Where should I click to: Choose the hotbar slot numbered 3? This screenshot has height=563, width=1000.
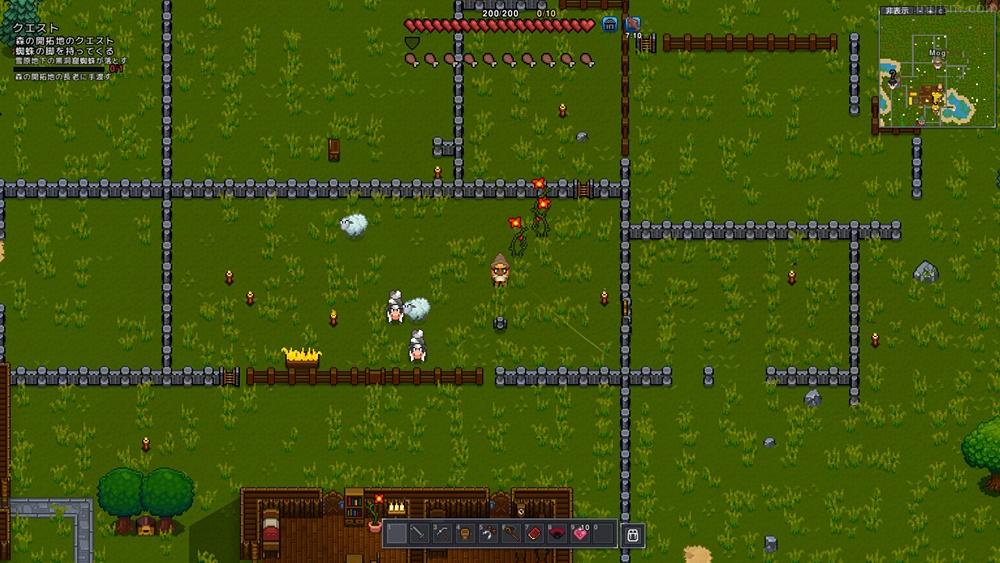442,534
